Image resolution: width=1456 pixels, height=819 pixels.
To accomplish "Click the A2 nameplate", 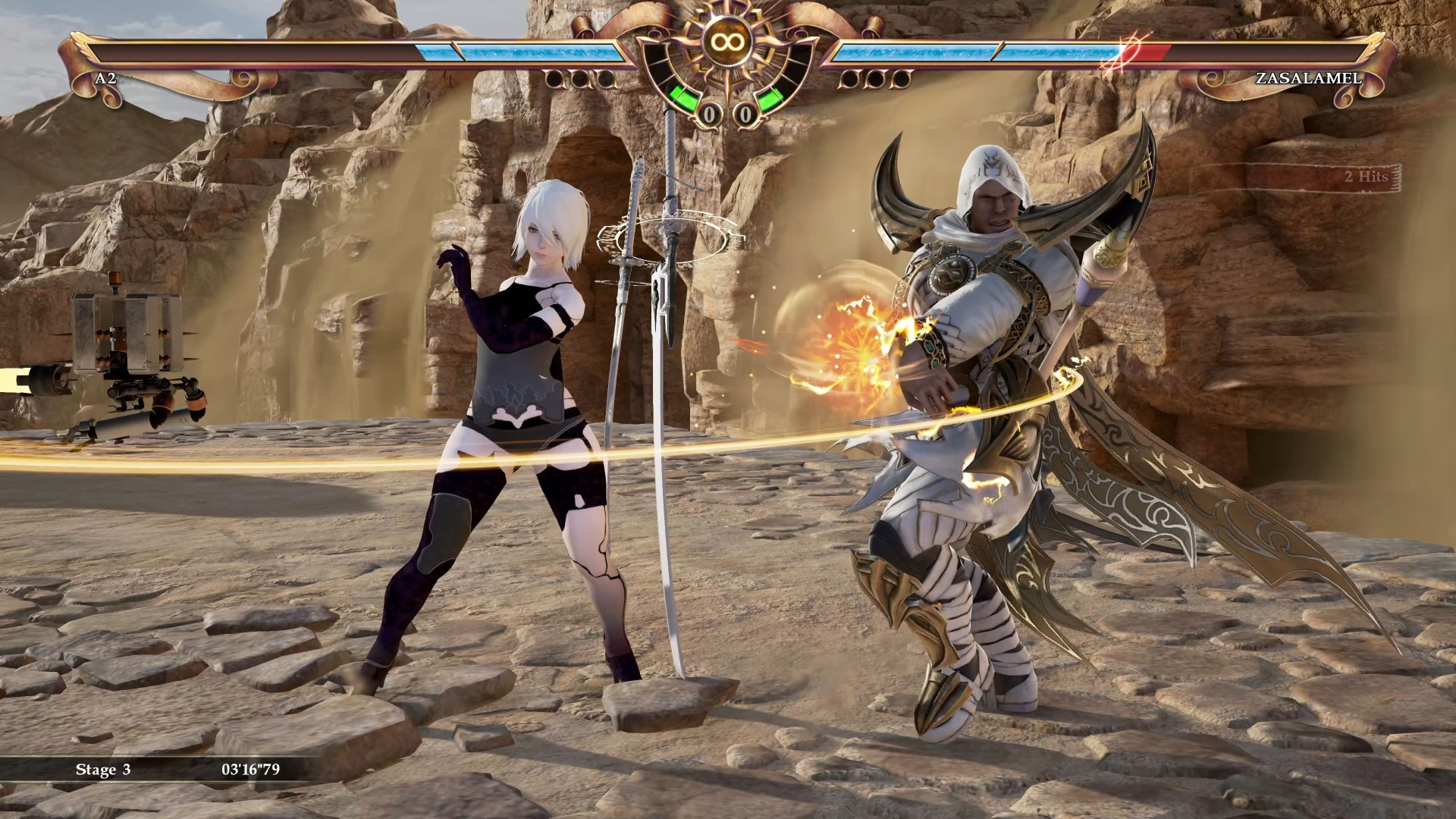I will pyautogui.click(x=105, y=77).
